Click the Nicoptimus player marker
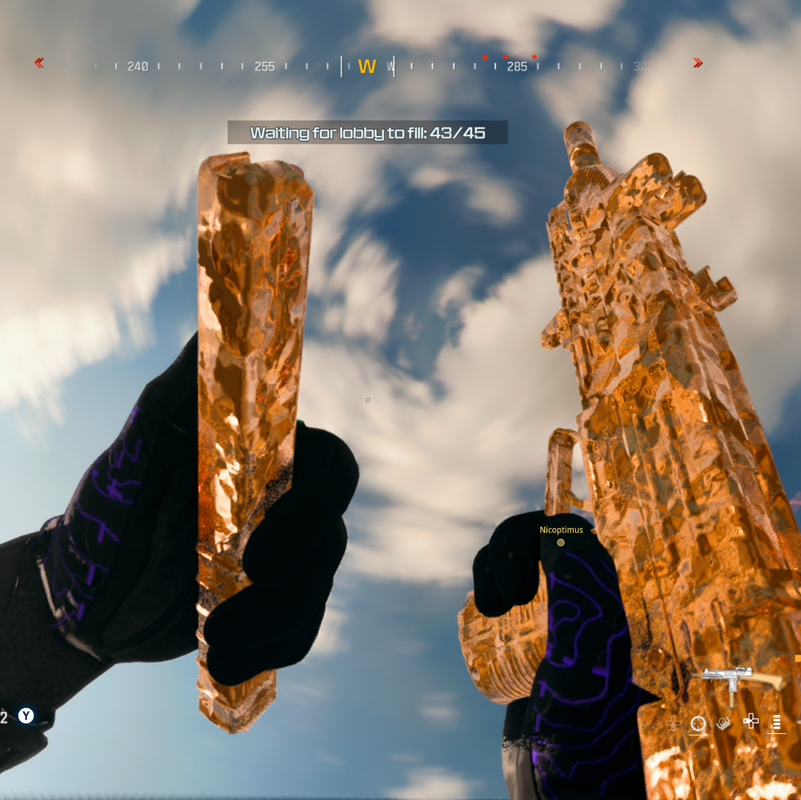This screenshot has width=801, height=800. 561,542
